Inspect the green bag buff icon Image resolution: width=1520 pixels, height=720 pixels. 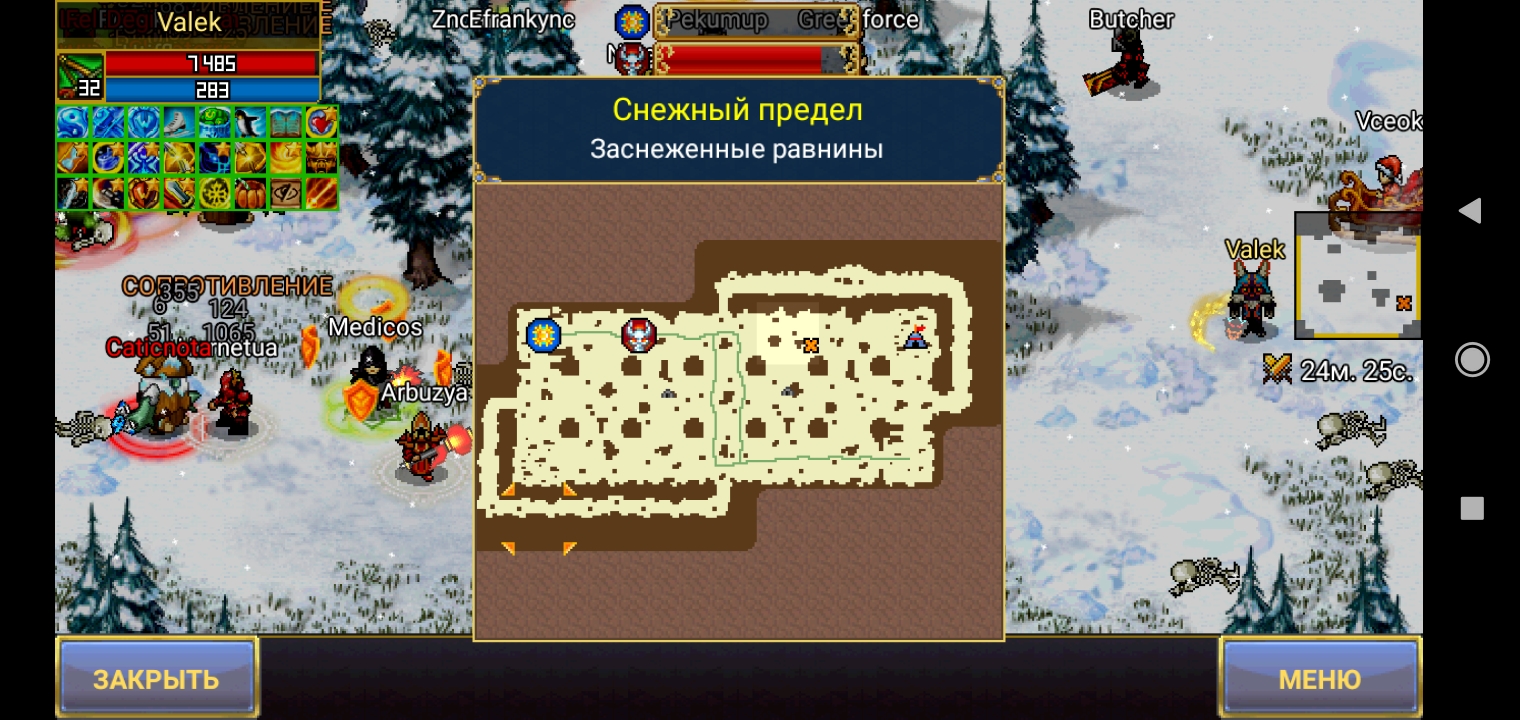tap(215, 123)
